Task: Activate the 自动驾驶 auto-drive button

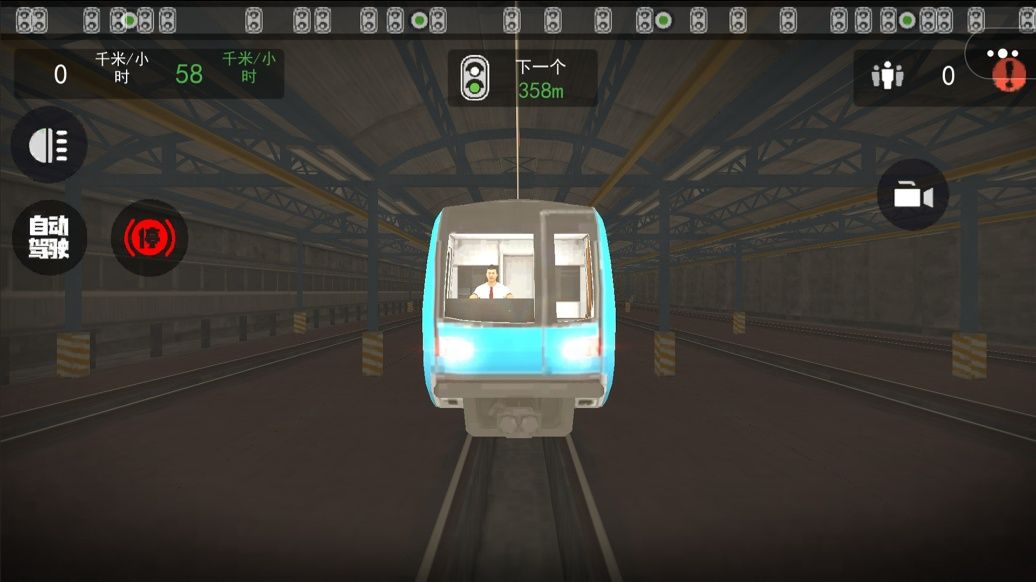Action: pos(49,238)
